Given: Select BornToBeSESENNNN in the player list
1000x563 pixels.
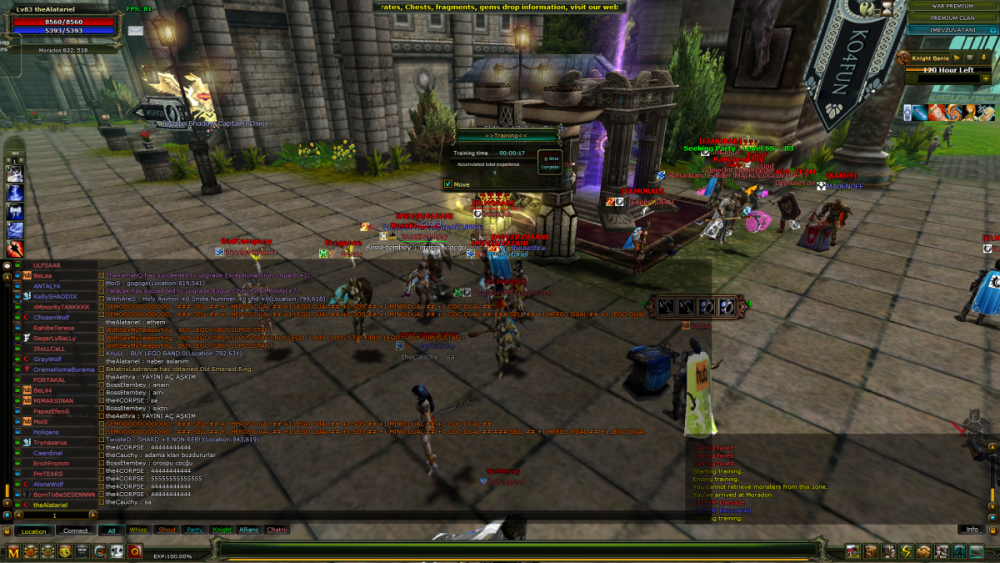Looking at the screenshot, I should pyautogui.click(x=63, y=494).
